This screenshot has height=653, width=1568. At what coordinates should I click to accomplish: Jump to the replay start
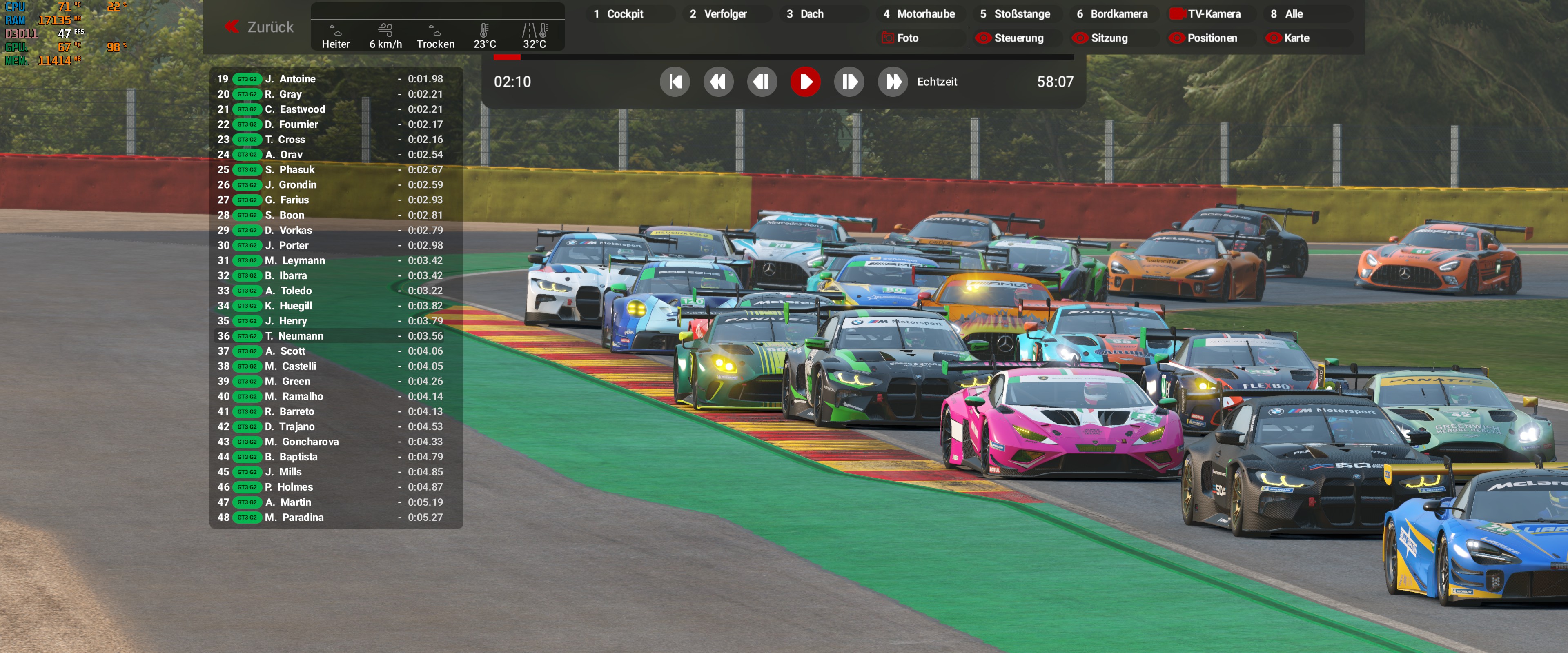pos(675,82)
